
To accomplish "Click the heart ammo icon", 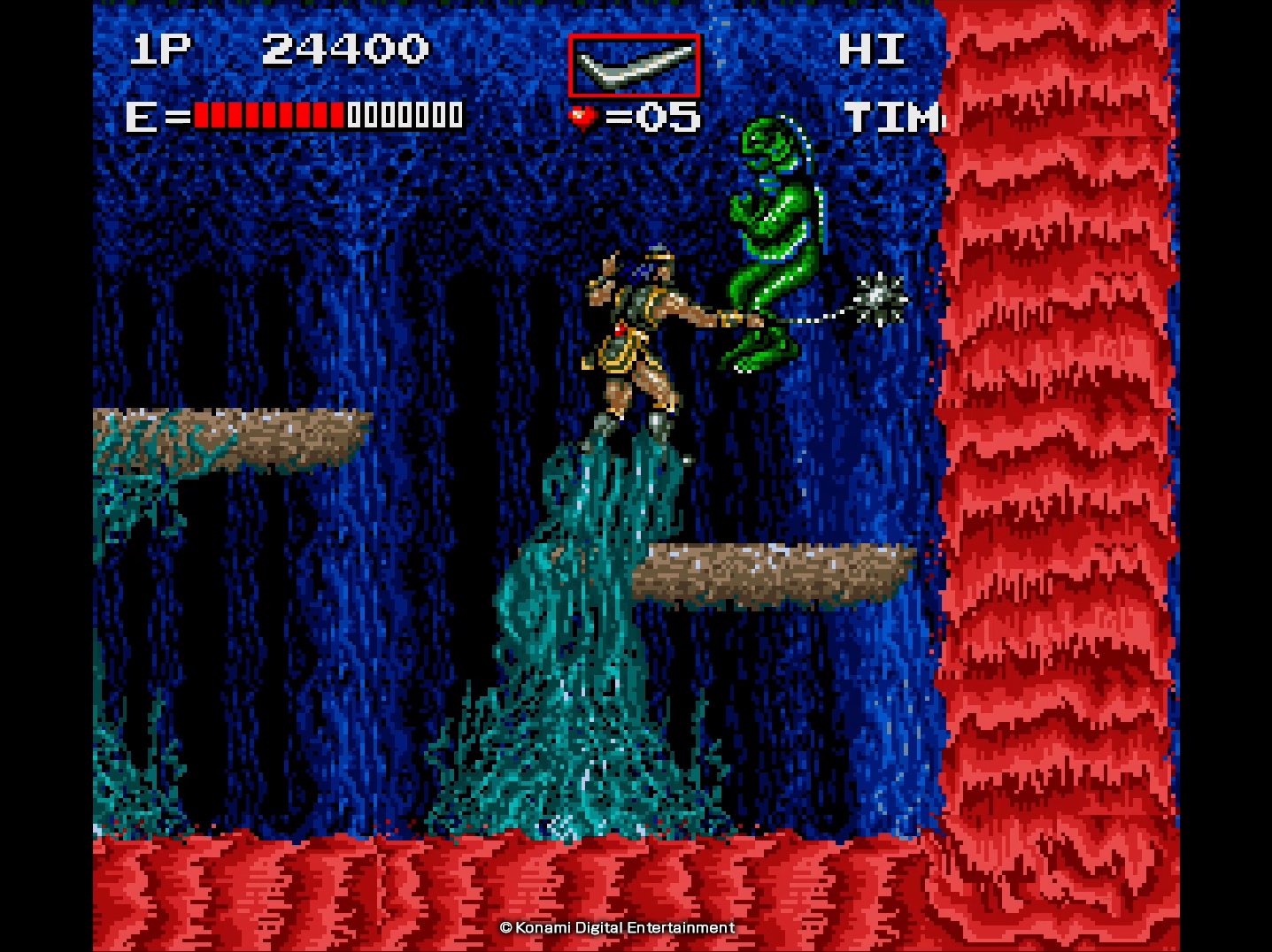I will pos(582,114).
